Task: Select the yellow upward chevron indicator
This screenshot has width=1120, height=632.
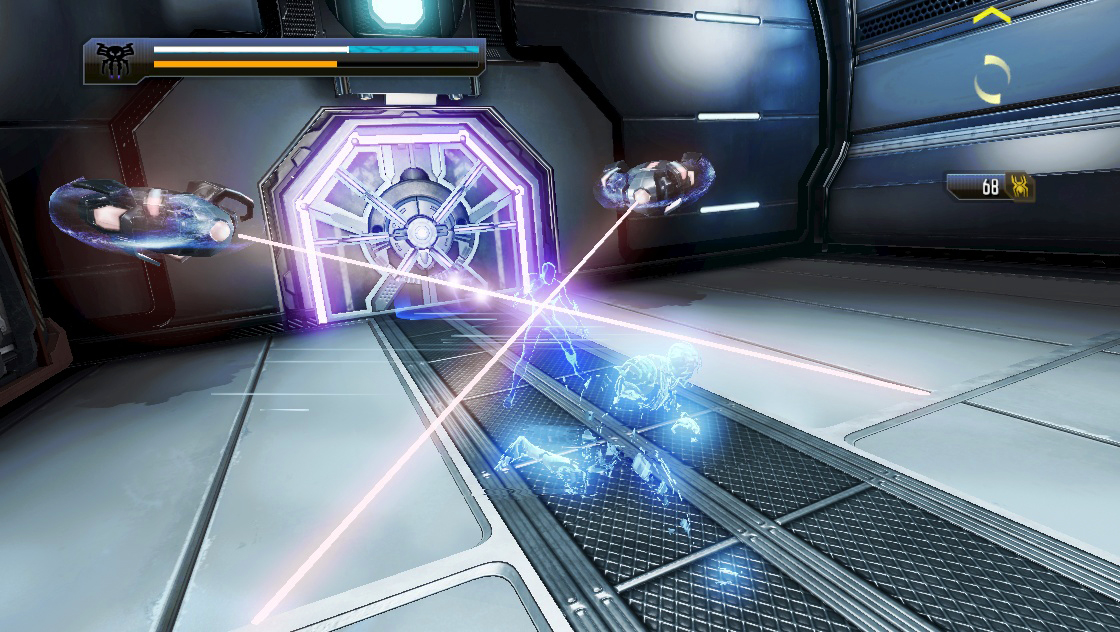Action: [x=991, y=16]
